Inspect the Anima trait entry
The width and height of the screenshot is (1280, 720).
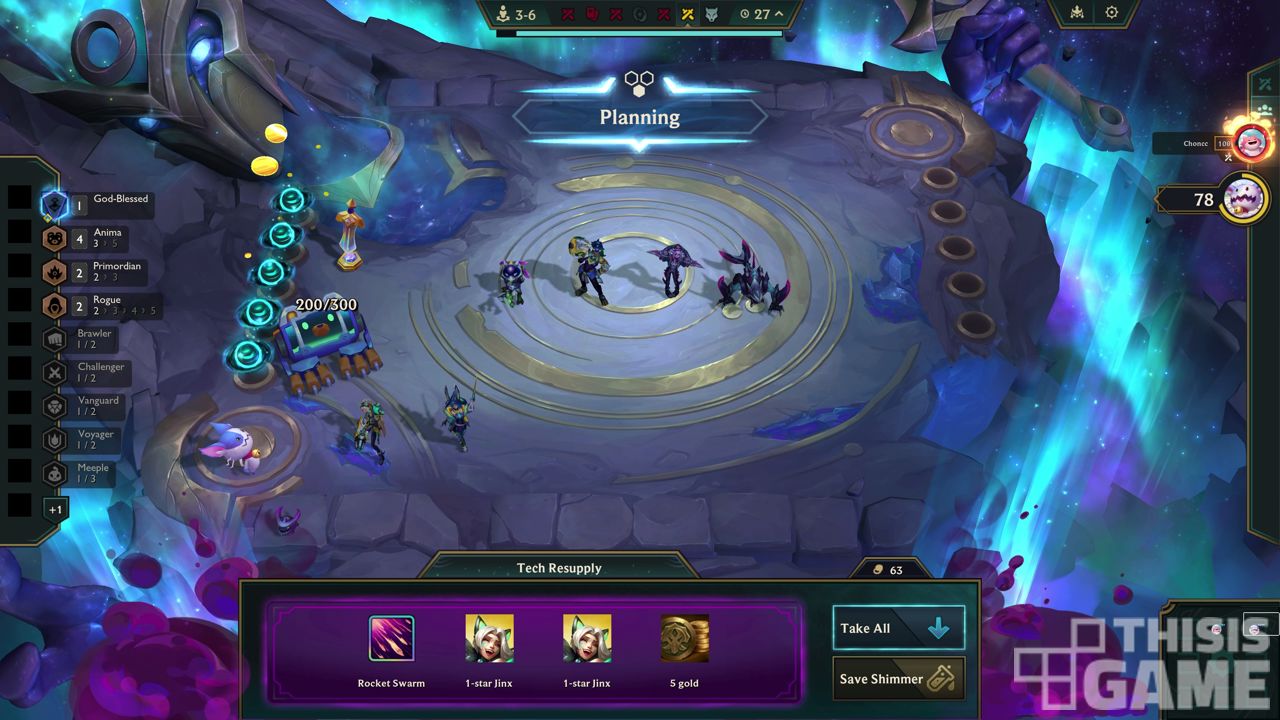click(x=54, y=238)
